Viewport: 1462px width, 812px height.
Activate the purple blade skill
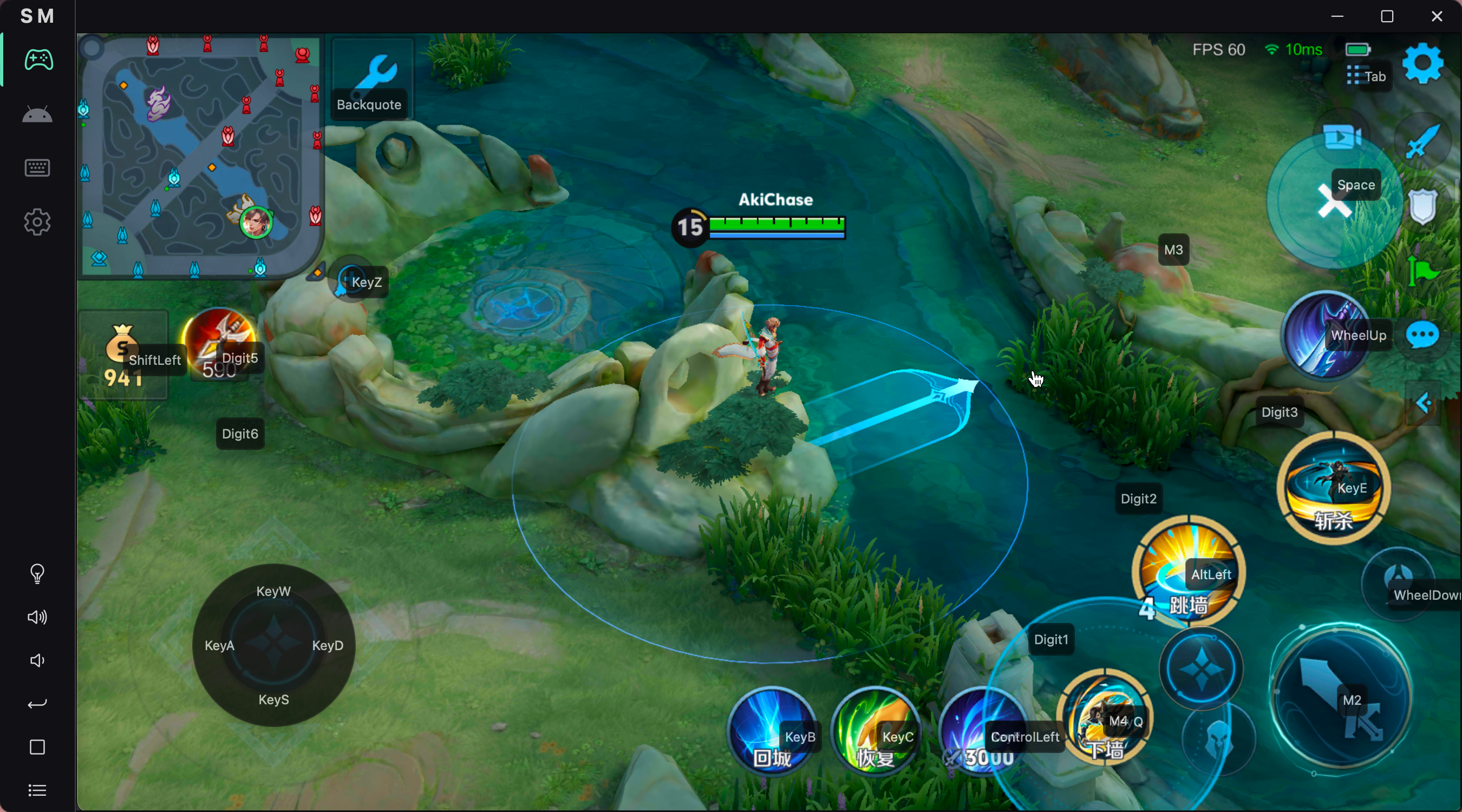click(x=1325, y=335)
